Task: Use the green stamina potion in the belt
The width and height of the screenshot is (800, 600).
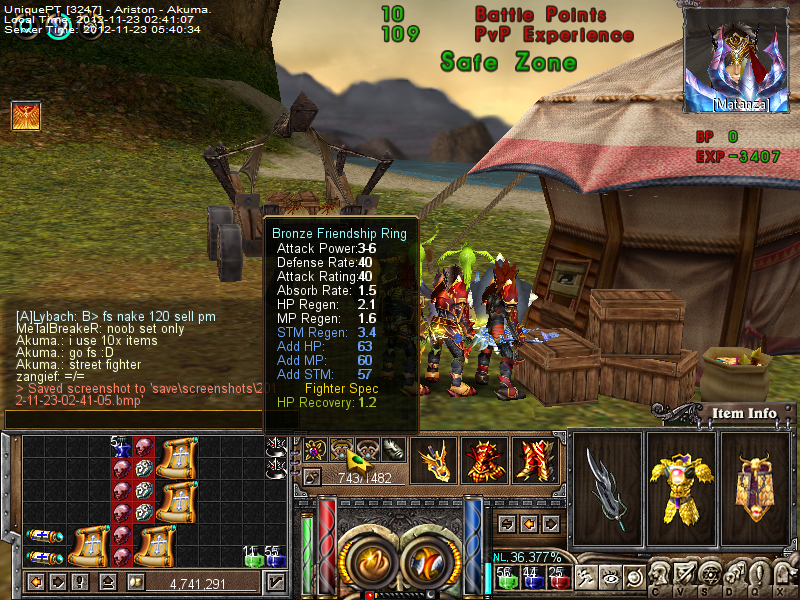Action: pyautogui.click(x=505, y=577)
